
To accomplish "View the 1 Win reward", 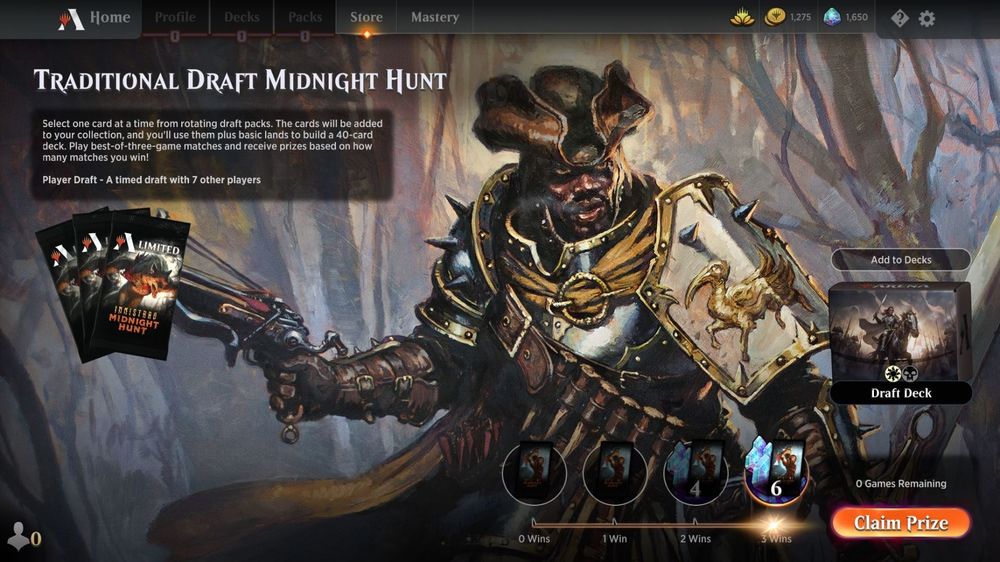I will 615,473.
